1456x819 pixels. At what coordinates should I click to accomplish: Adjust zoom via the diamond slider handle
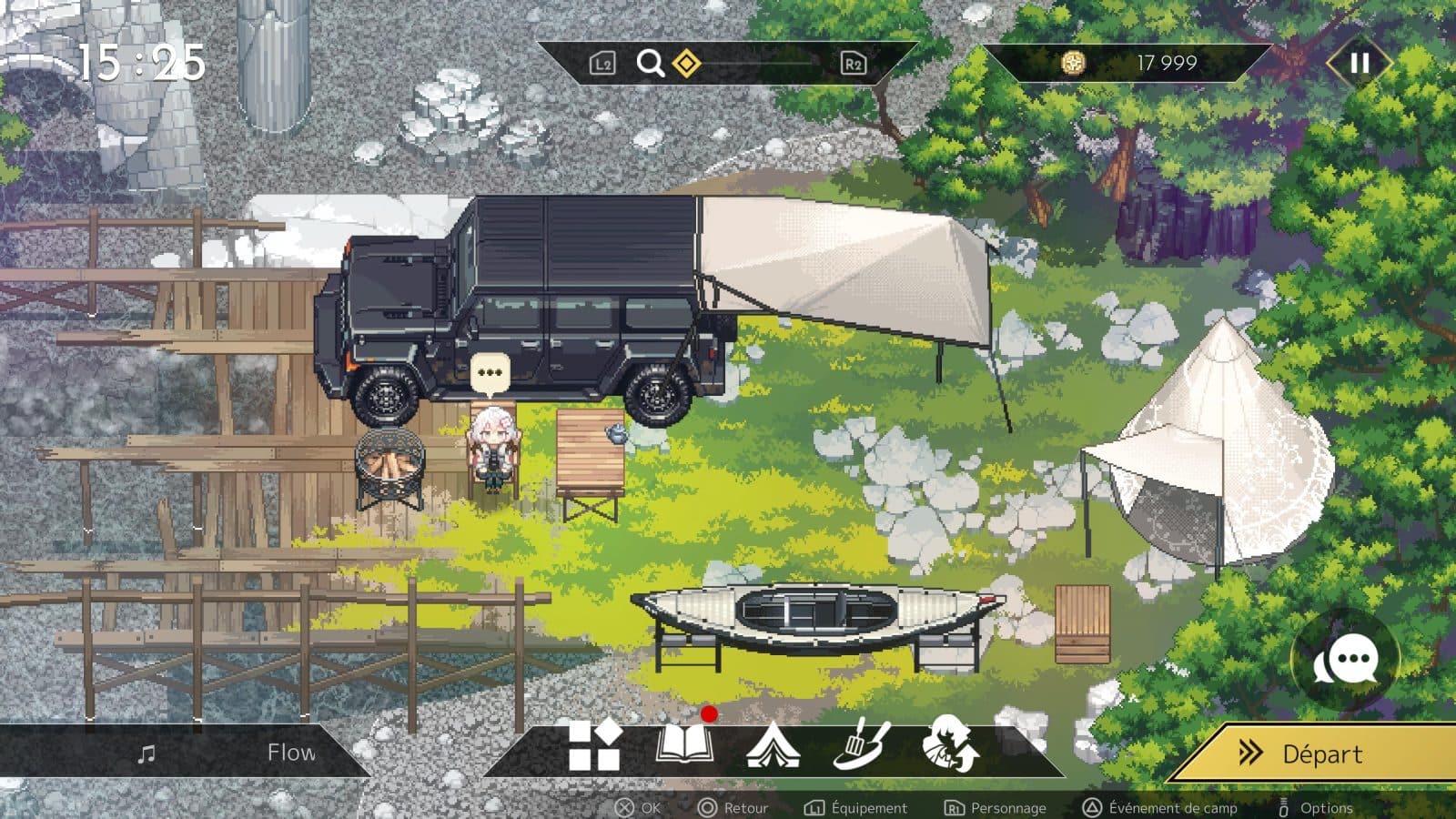(686, 64)
